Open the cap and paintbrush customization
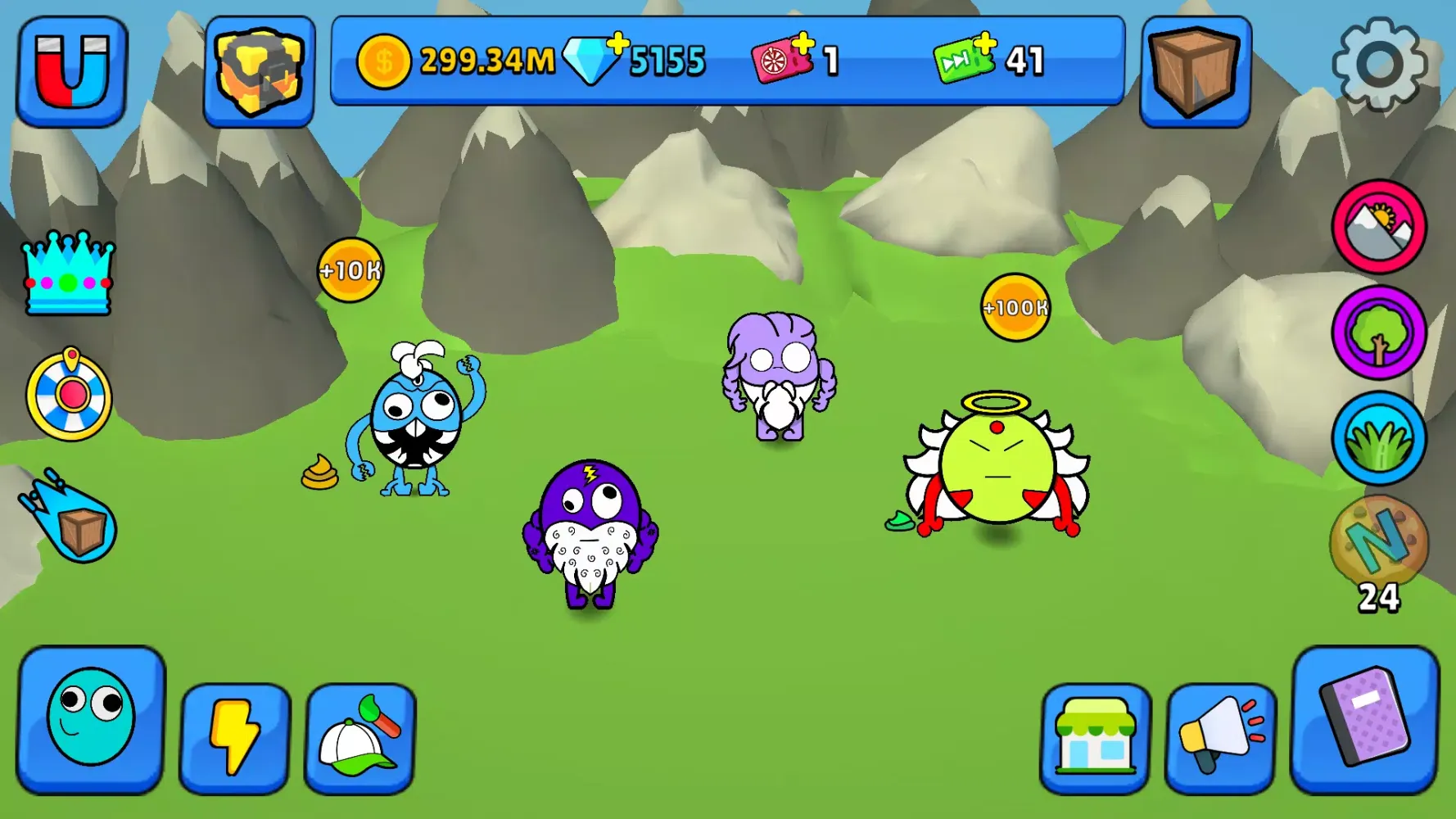This screenshot has height=819, width=1456. (x=360, y=737)
